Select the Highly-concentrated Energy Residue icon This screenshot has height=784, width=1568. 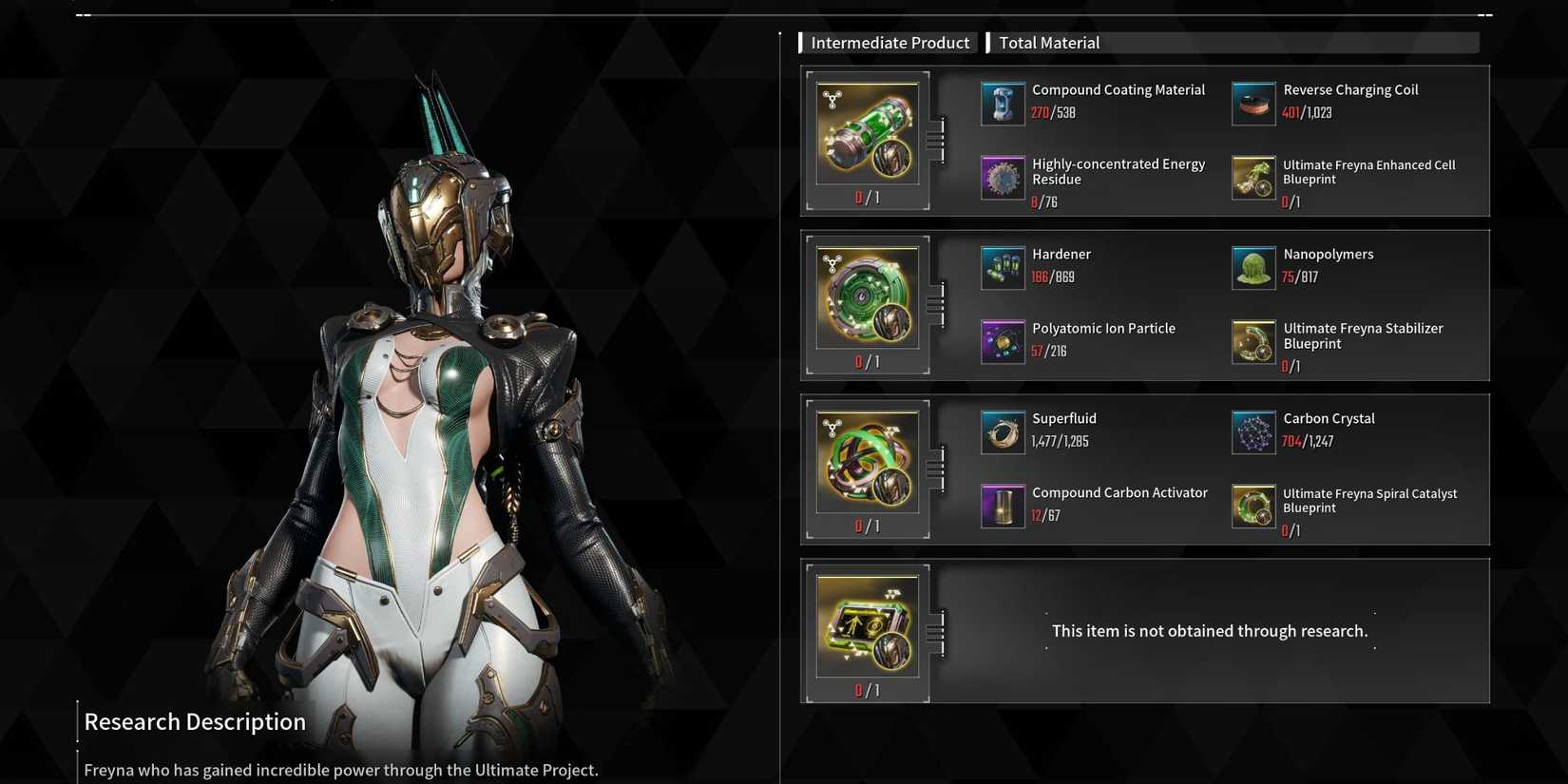coord(1002,178)
